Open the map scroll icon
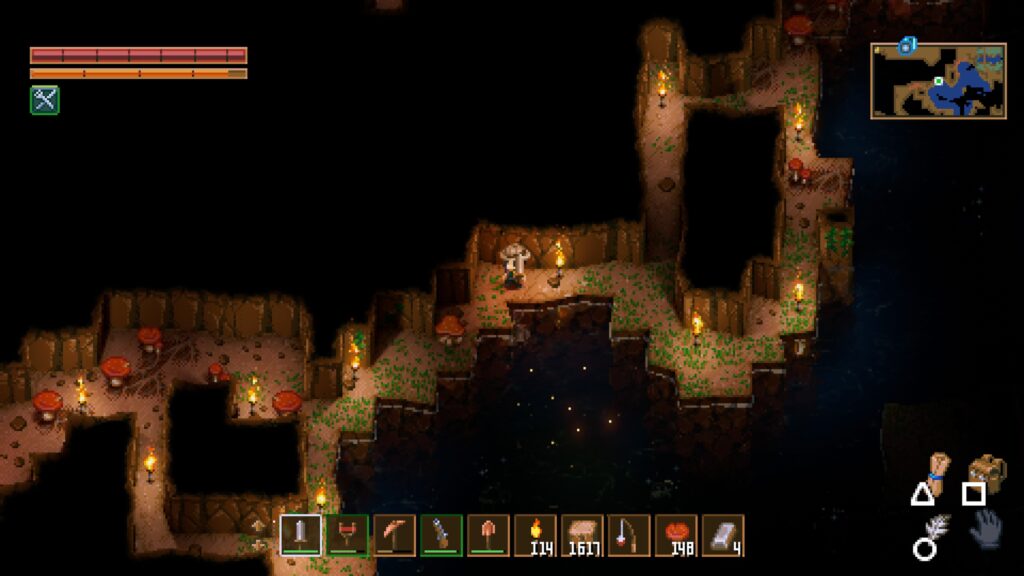This screenshot has height=576, width=1024. 937,467
